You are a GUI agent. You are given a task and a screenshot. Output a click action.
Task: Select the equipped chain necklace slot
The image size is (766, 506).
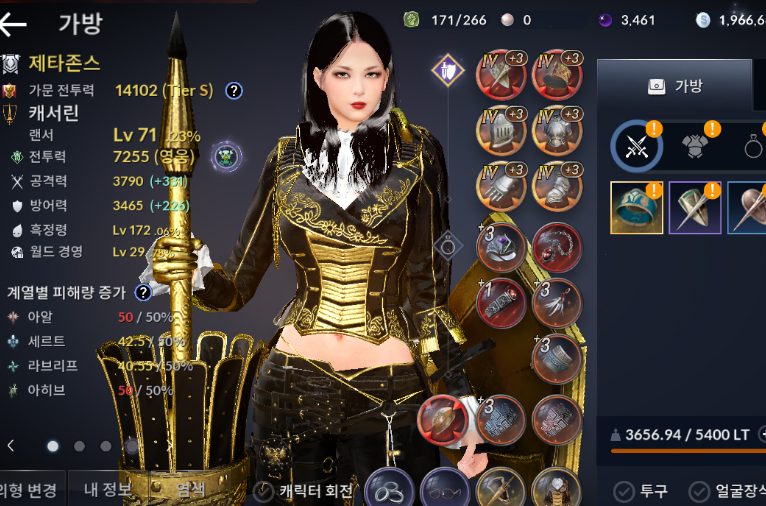click(x=558, y=247)
